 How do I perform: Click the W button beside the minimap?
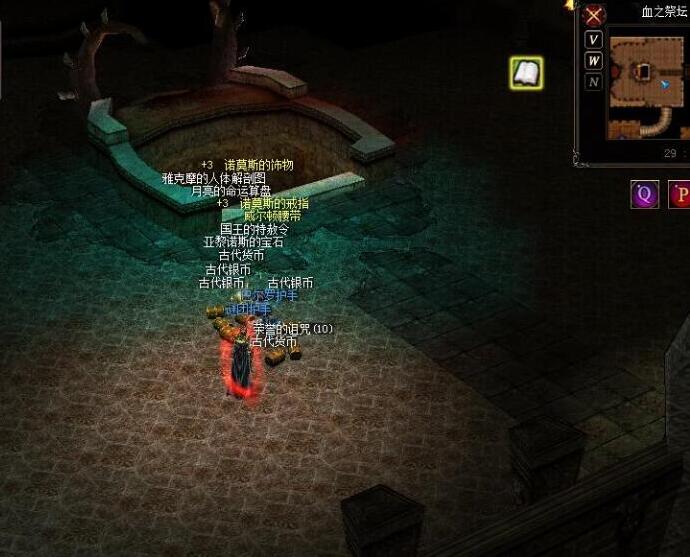click(x=594, y=61)
